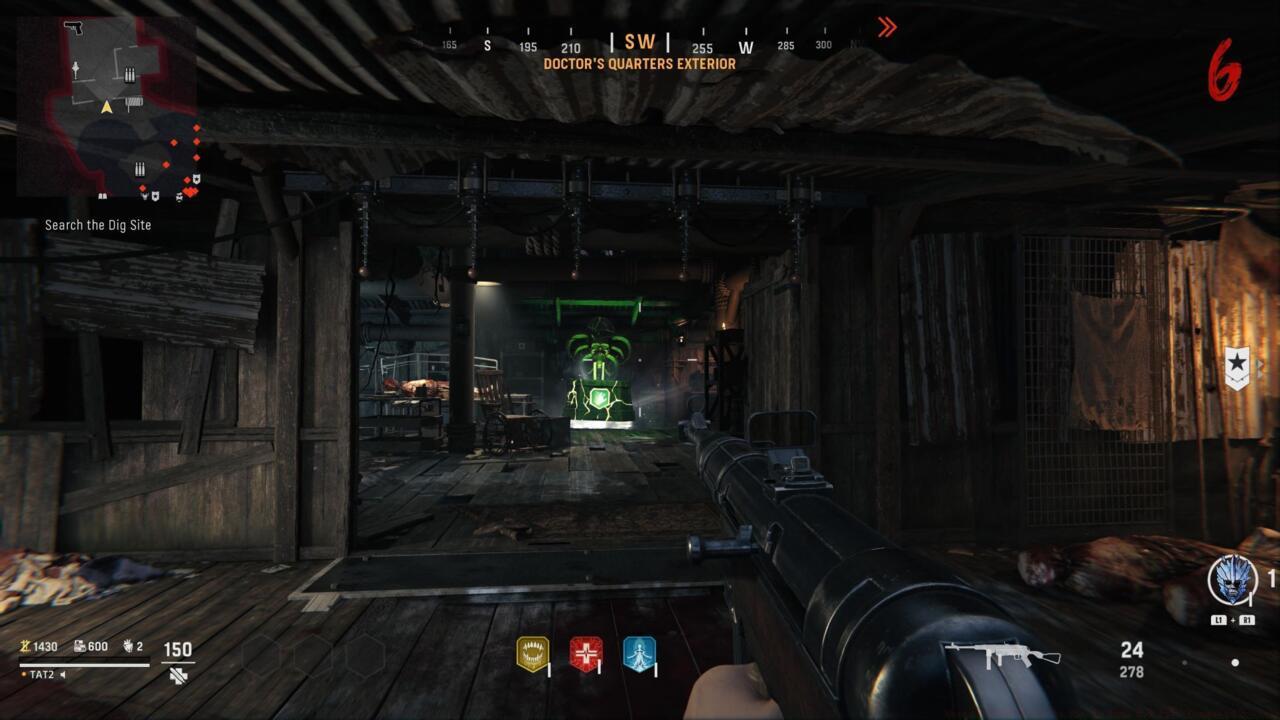Click the heart revive counter icon
The height and width of the screenshot is (720, 1280).
tap(127, 647)
